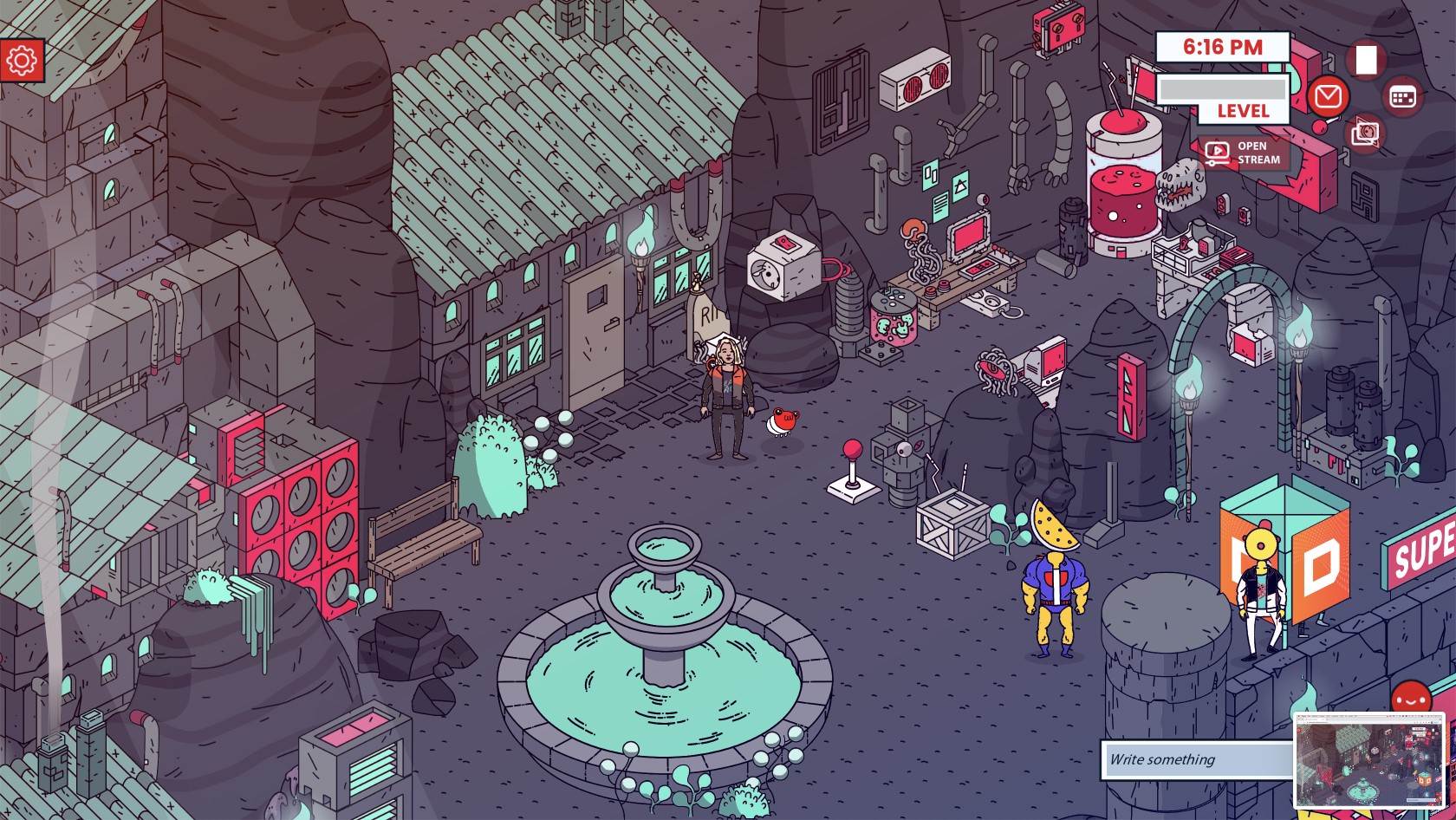Focus the "Write something" chat box

[x=1196, y=759]
